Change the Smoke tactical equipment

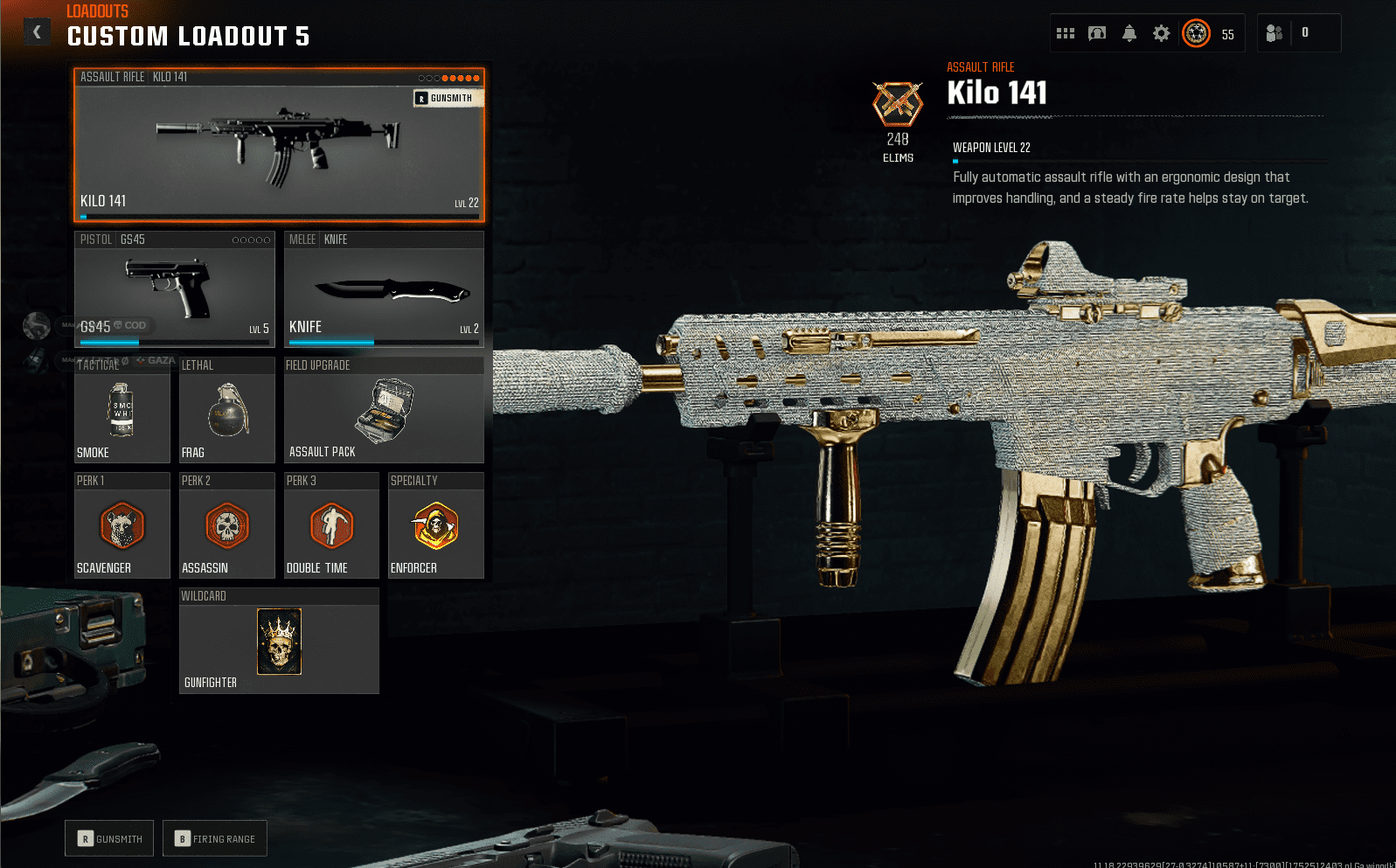point(122,411)
